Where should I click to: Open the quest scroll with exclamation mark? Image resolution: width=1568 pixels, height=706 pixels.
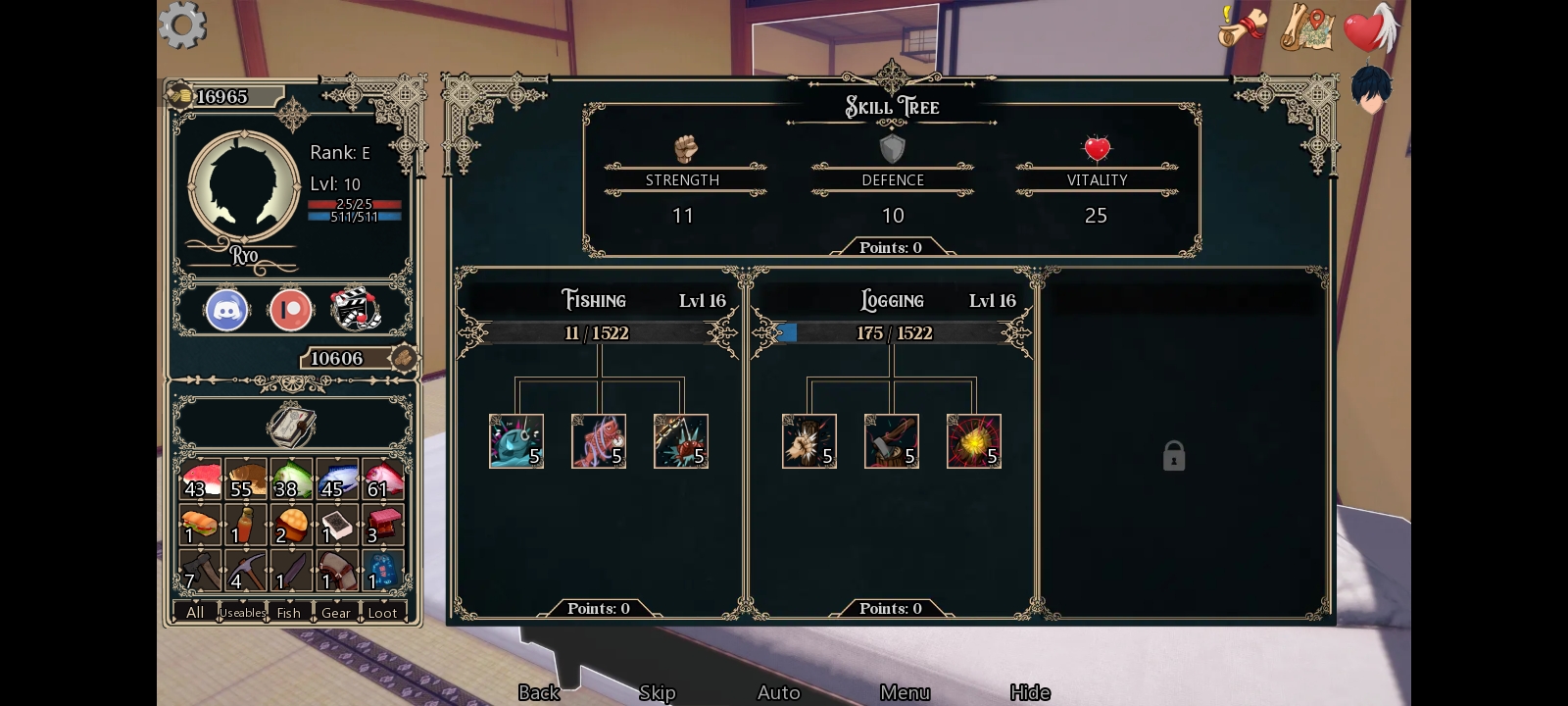tap(1242, 26)
